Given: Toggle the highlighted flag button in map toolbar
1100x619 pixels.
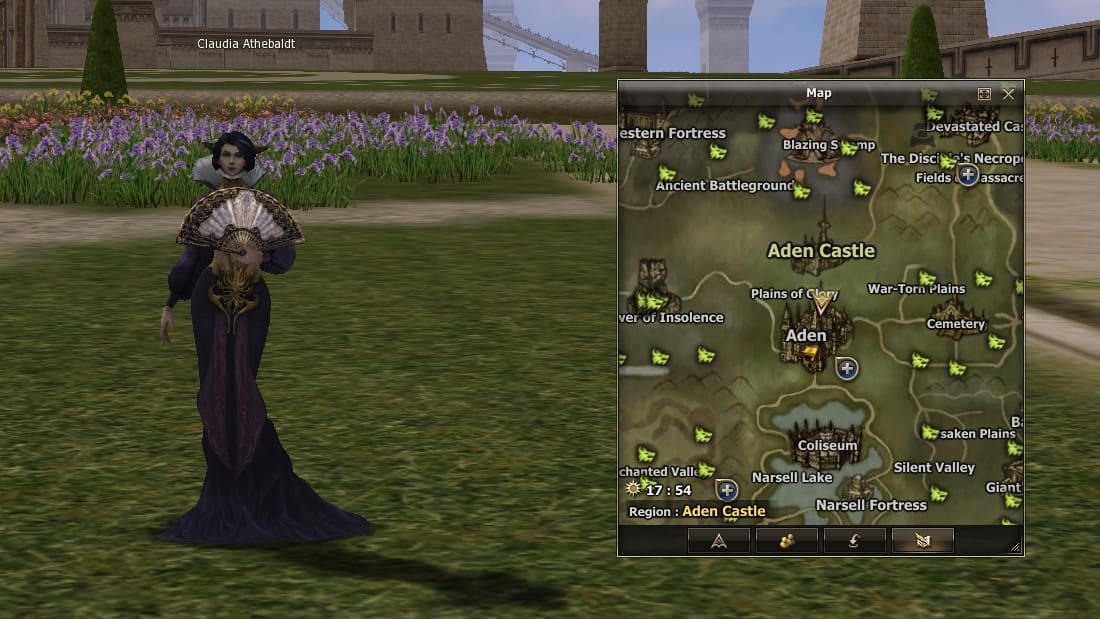Looking at the screenshot, I should 922,541.
